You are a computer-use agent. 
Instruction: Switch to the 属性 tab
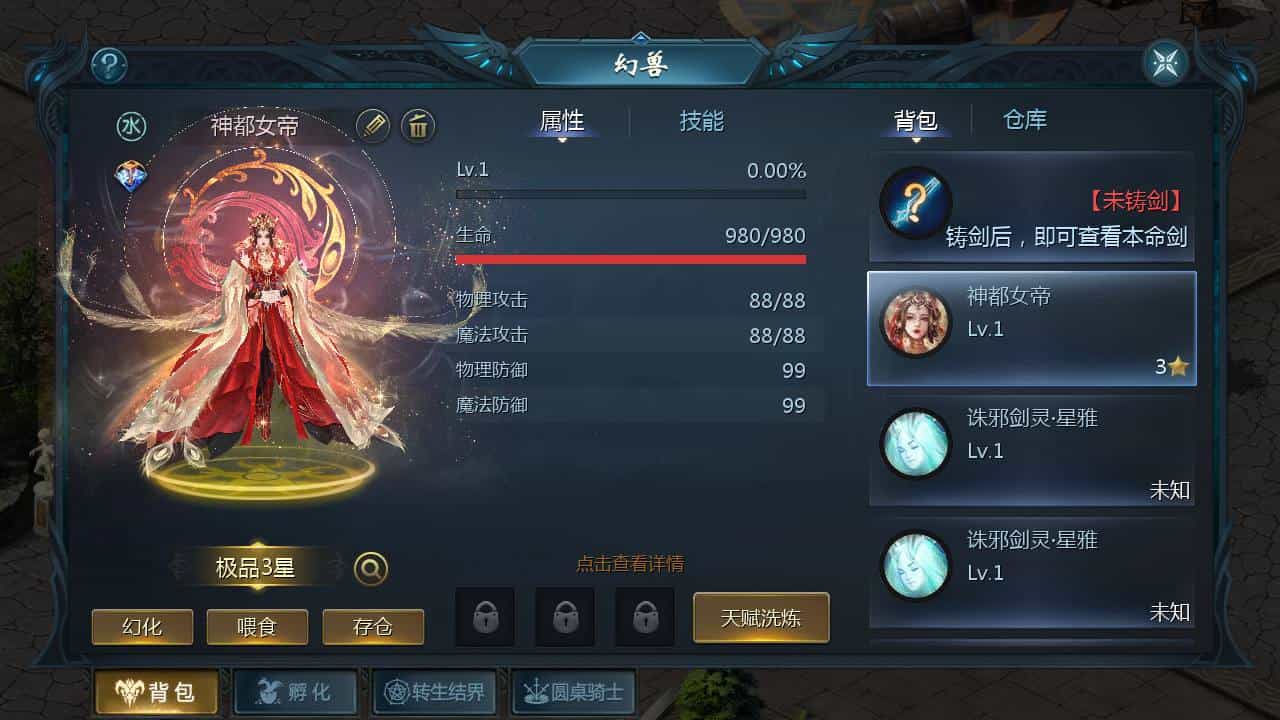tap(561, 121)
